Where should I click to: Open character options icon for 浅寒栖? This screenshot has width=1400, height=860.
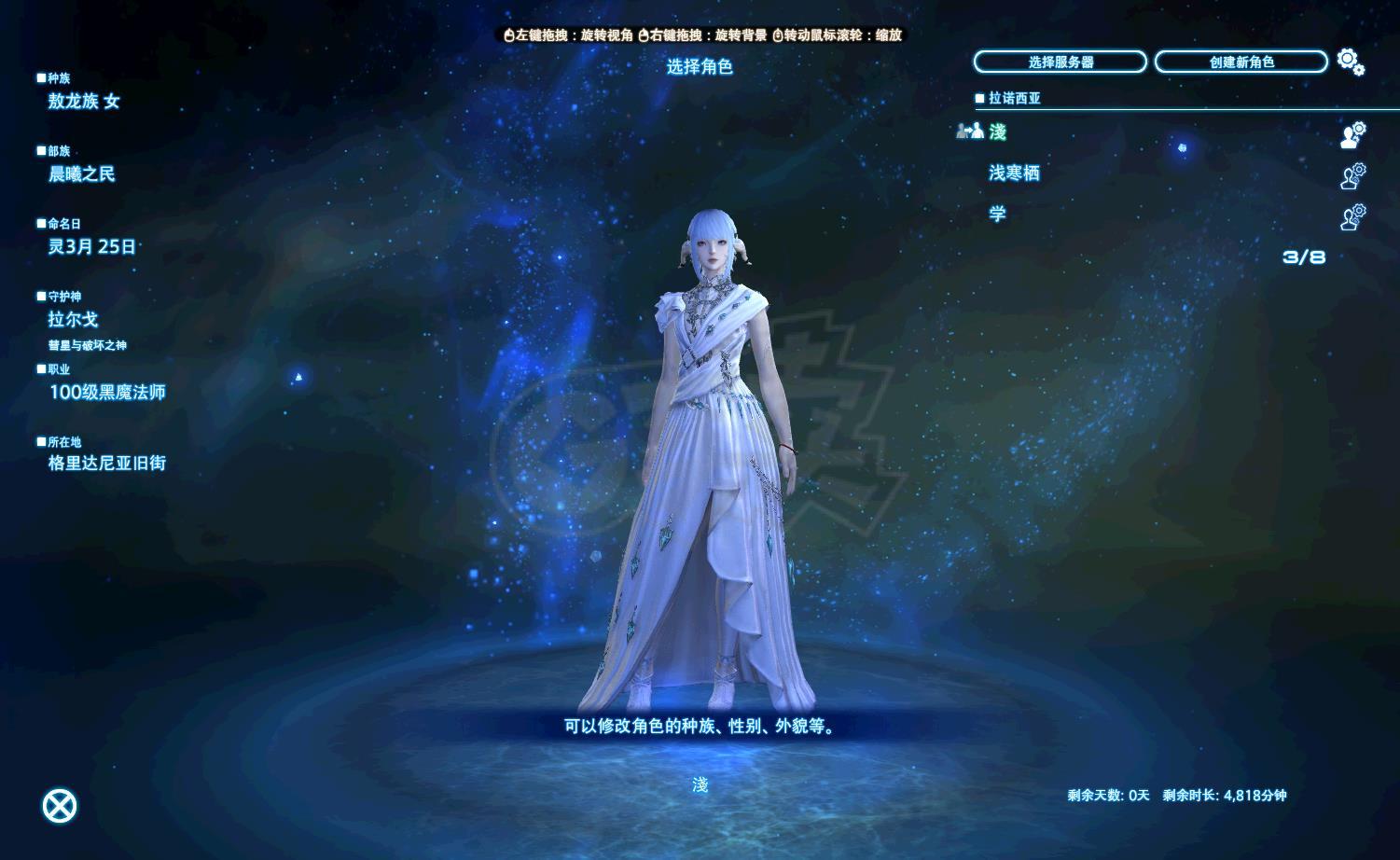click(x=1352, y=175)
